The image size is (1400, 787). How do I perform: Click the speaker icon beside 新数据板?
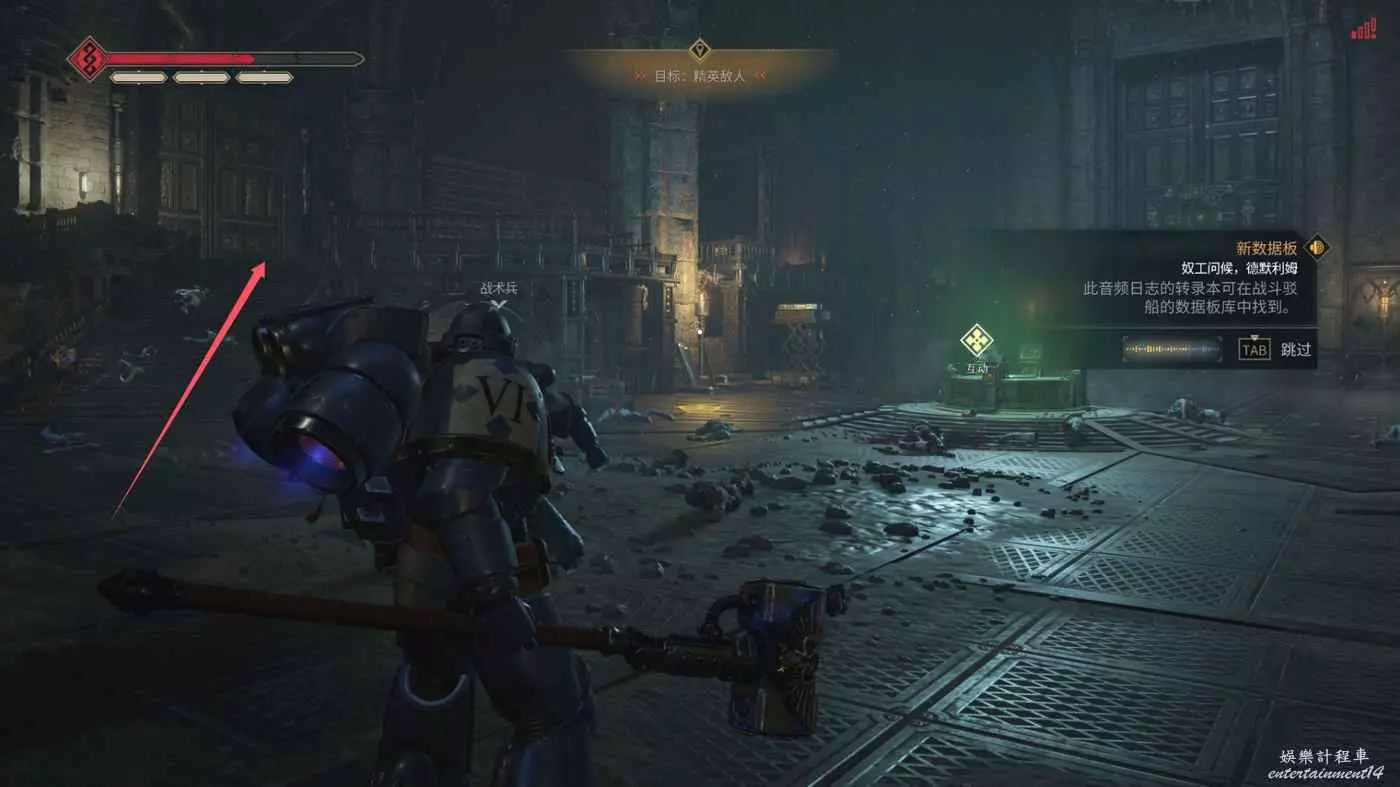pyautogui.click(x=1317, y=247)
